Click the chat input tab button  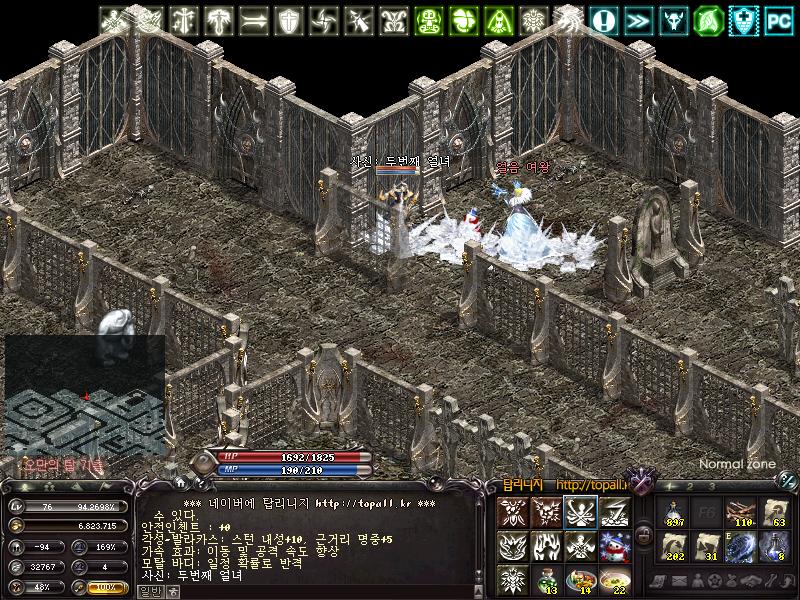[148, 591]
